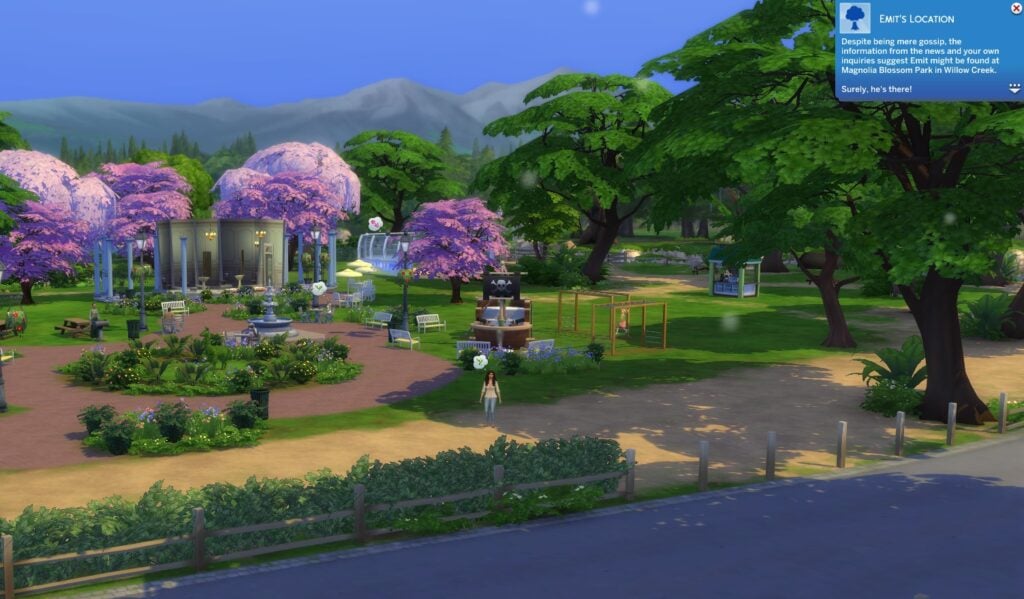Expand the notification with the down arrow
Viewport: 1024px width, 599px height.
(x=1014, y=89)
